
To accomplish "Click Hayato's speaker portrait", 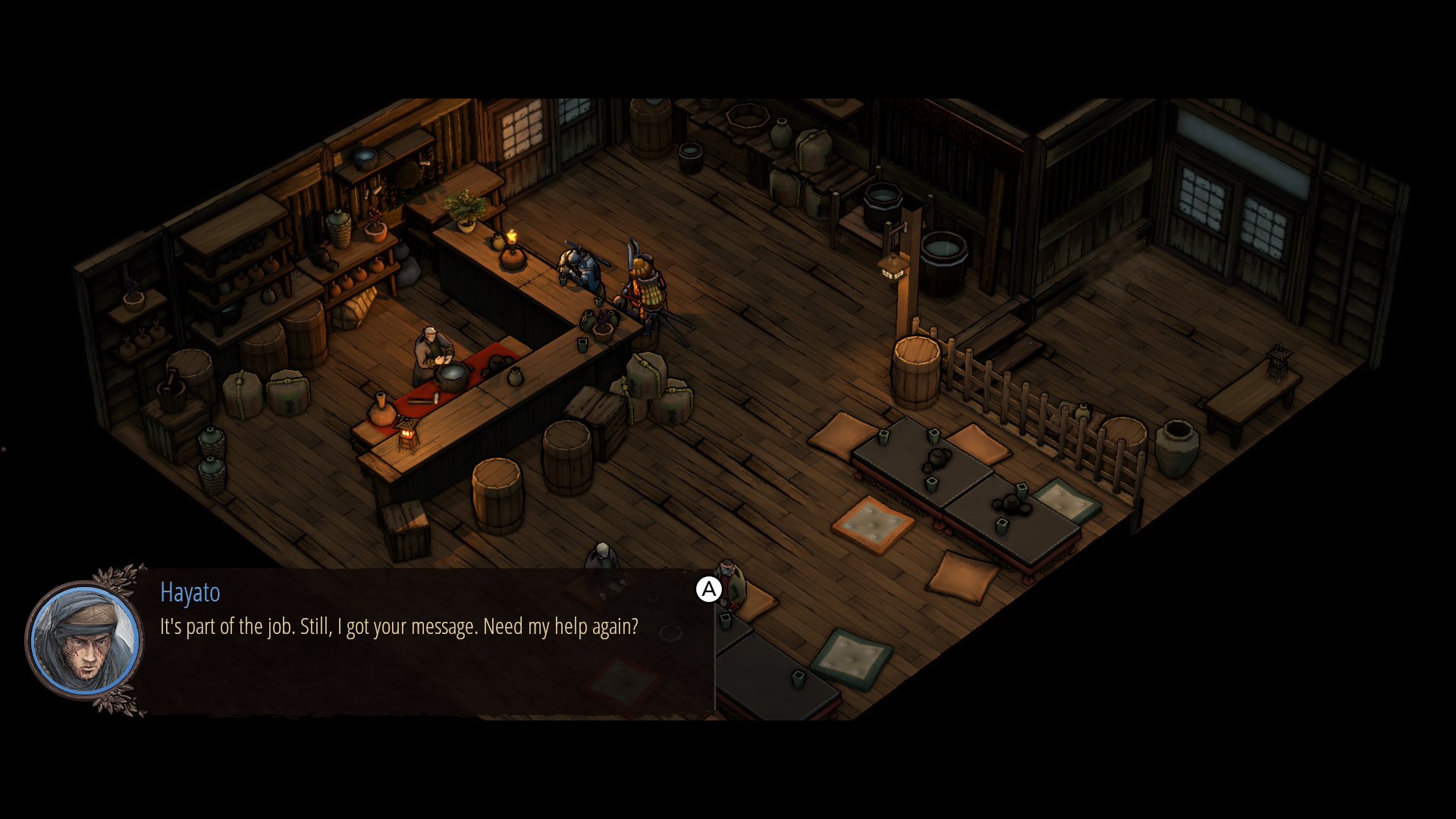I will pos(85,641).
